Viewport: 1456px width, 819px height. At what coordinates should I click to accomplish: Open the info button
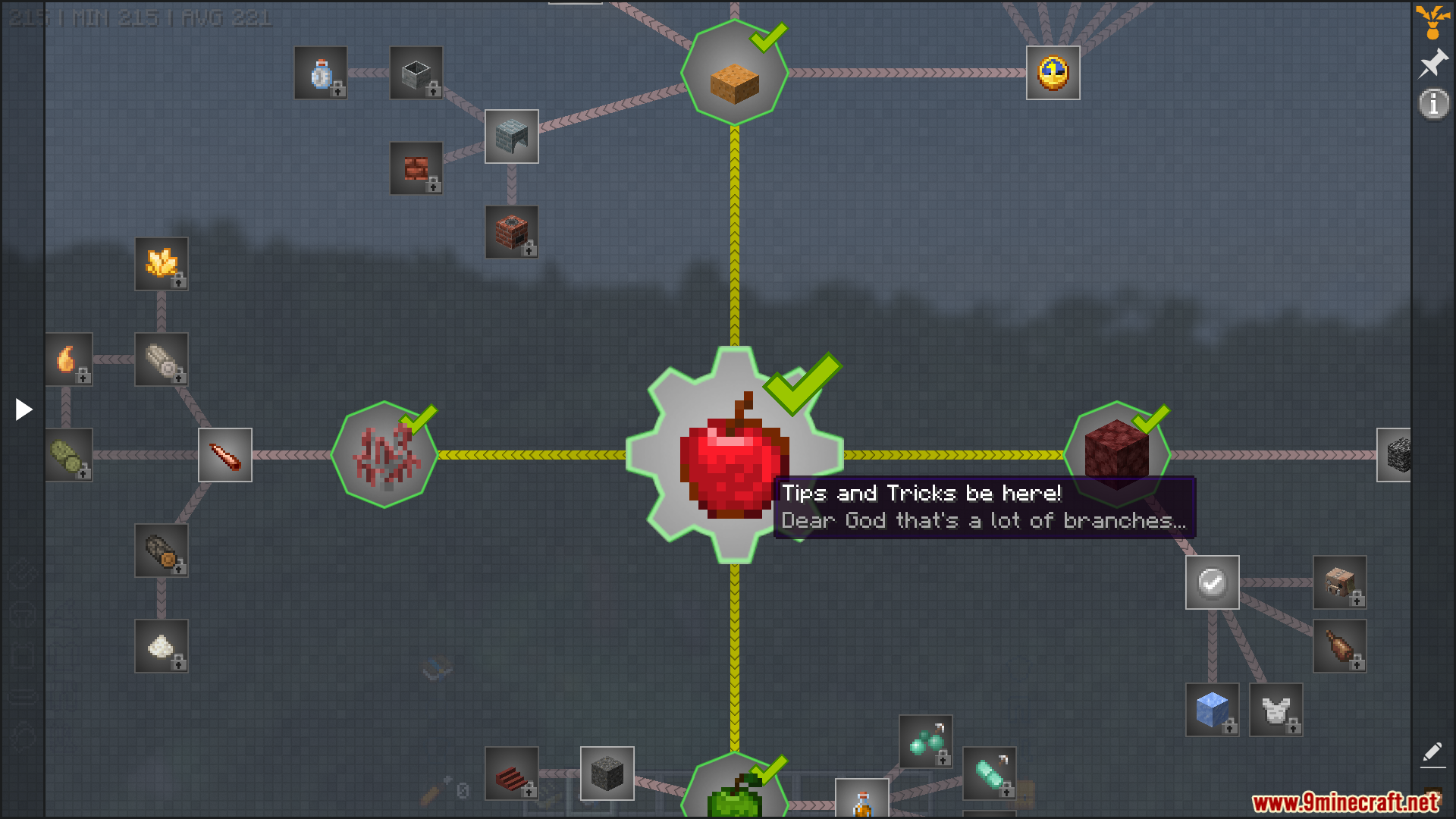(x=1432, y=104)
